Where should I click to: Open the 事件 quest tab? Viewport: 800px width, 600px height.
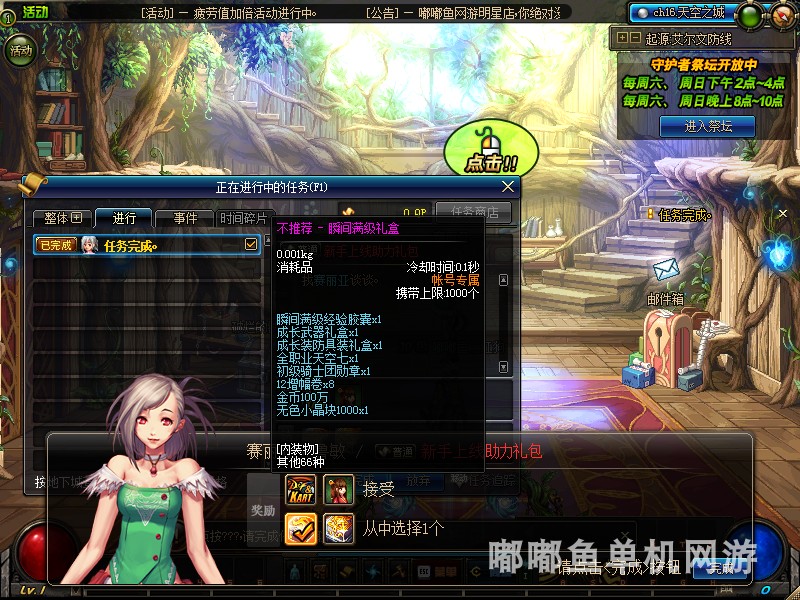(185, 218)
